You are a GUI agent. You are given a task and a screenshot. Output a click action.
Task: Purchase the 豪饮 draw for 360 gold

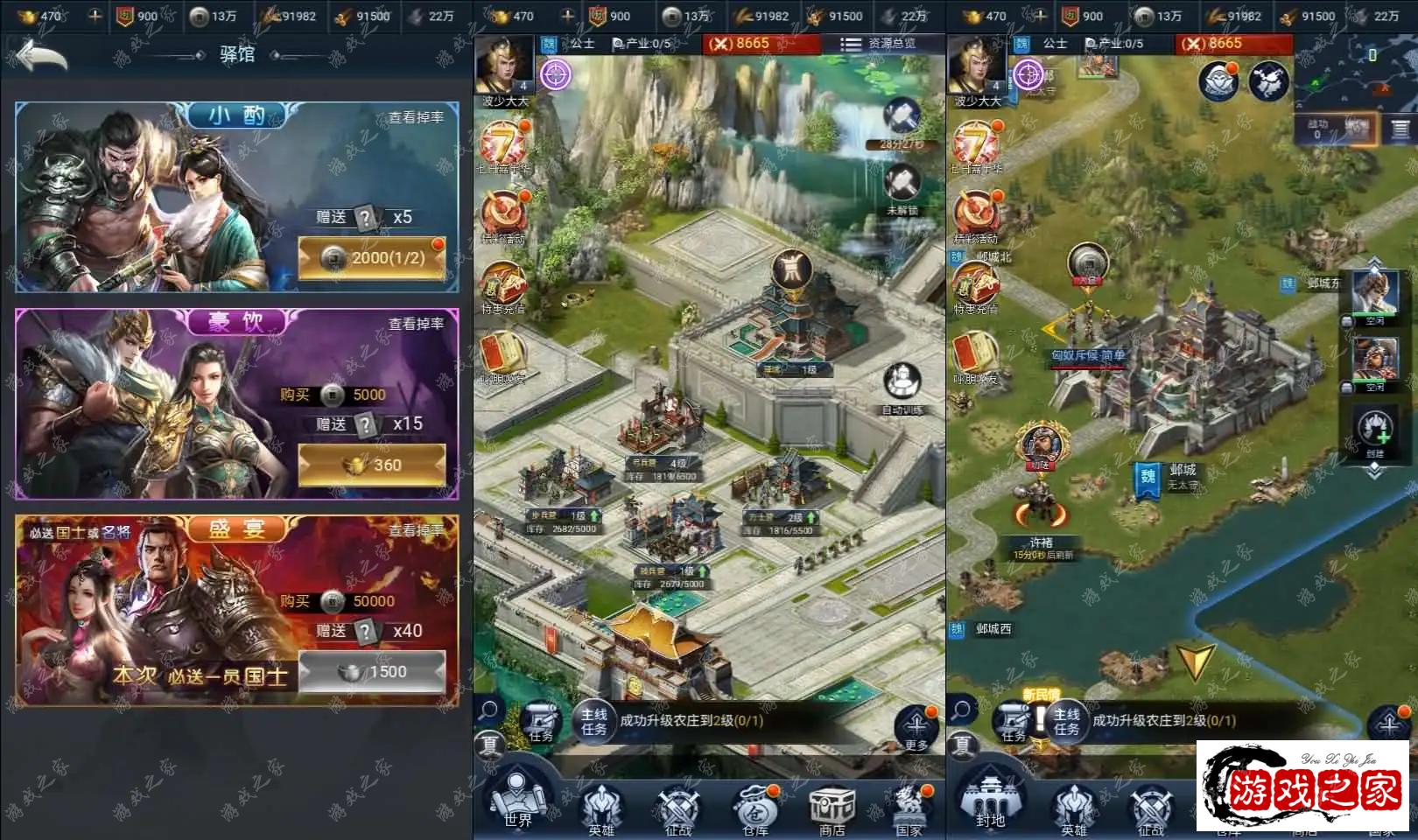tap(372, 465)
